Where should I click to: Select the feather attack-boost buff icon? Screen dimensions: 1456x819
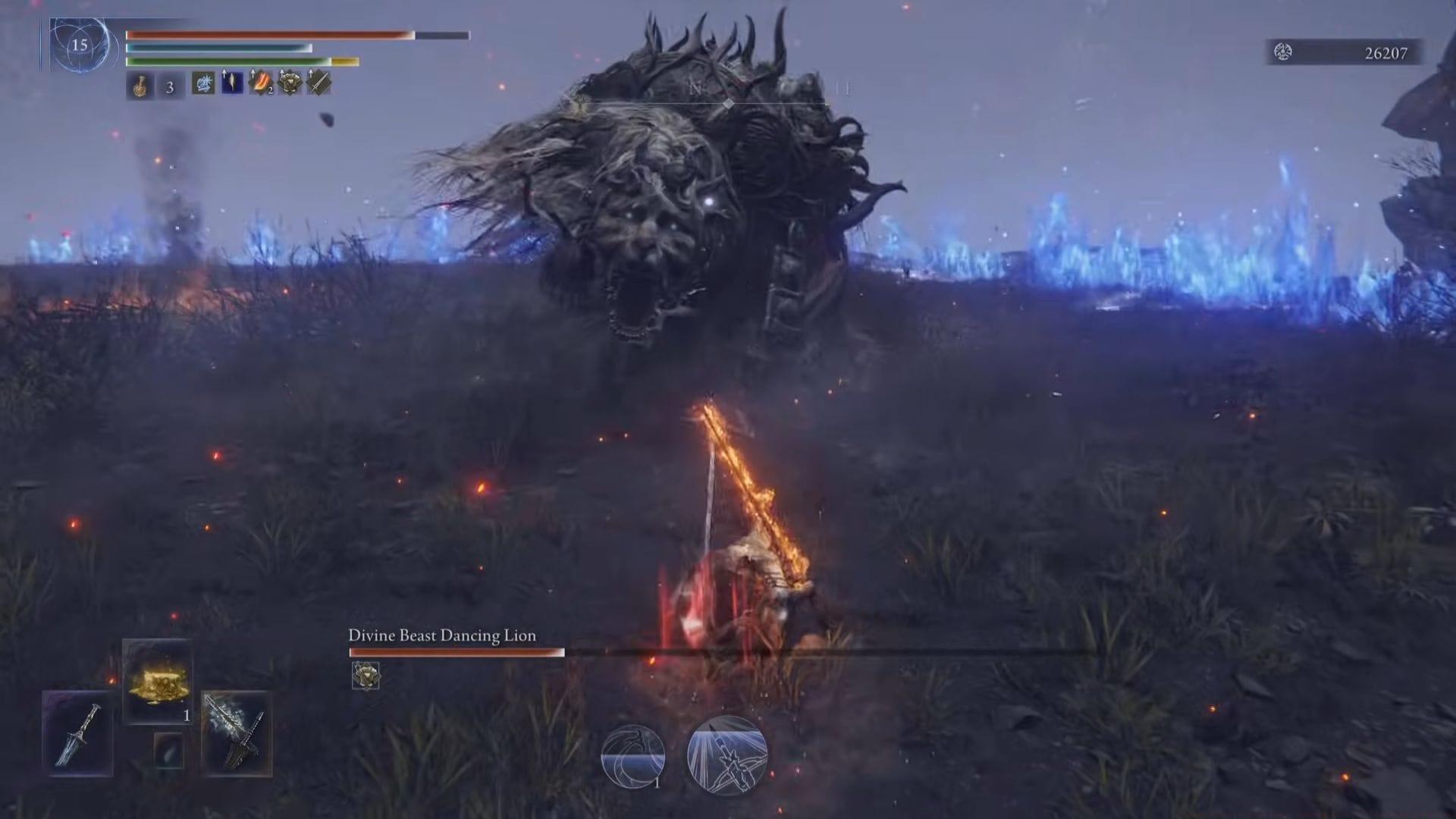(231, 84)
